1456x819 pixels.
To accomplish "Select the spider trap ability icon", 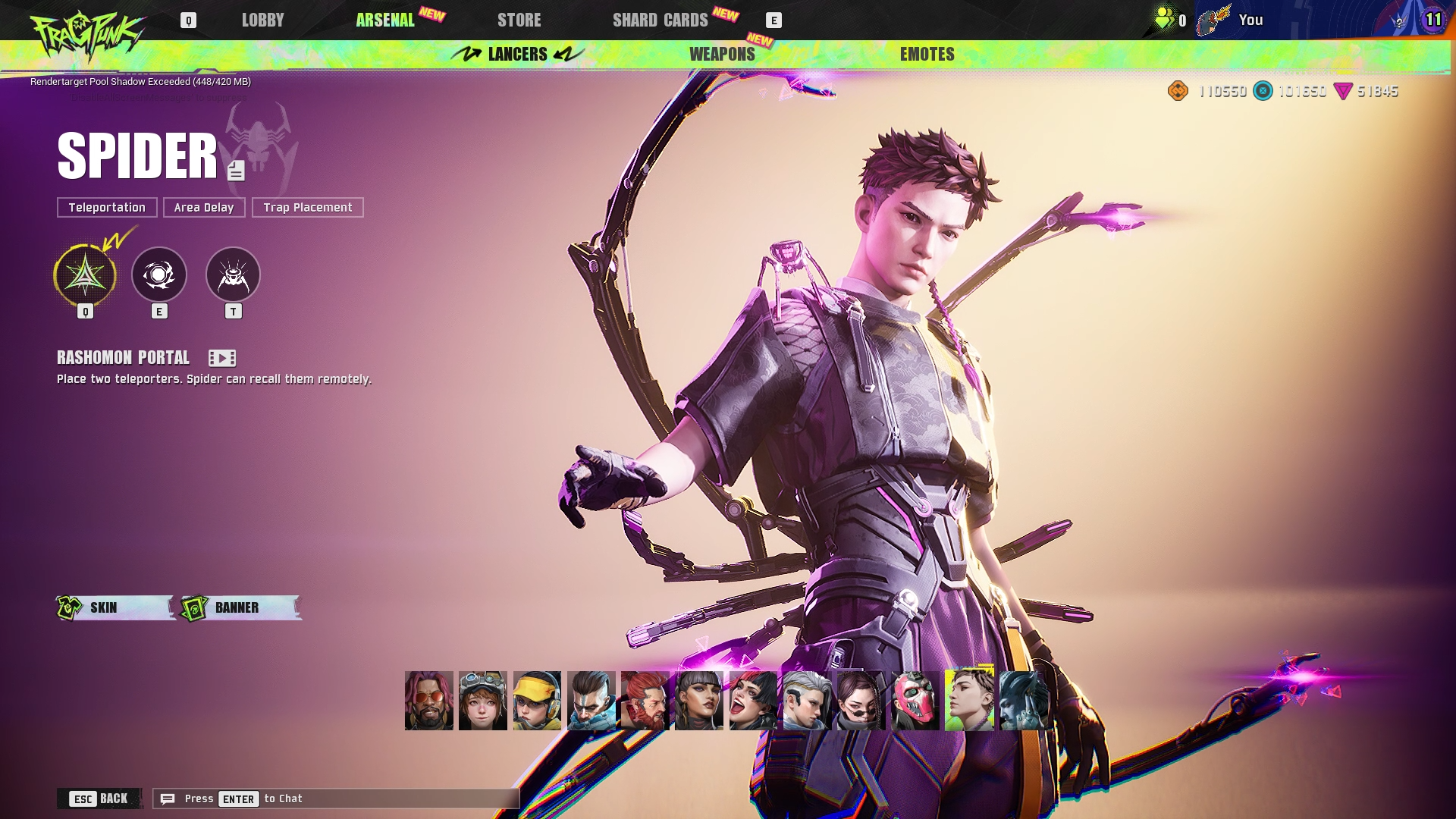I will point(233,275).
